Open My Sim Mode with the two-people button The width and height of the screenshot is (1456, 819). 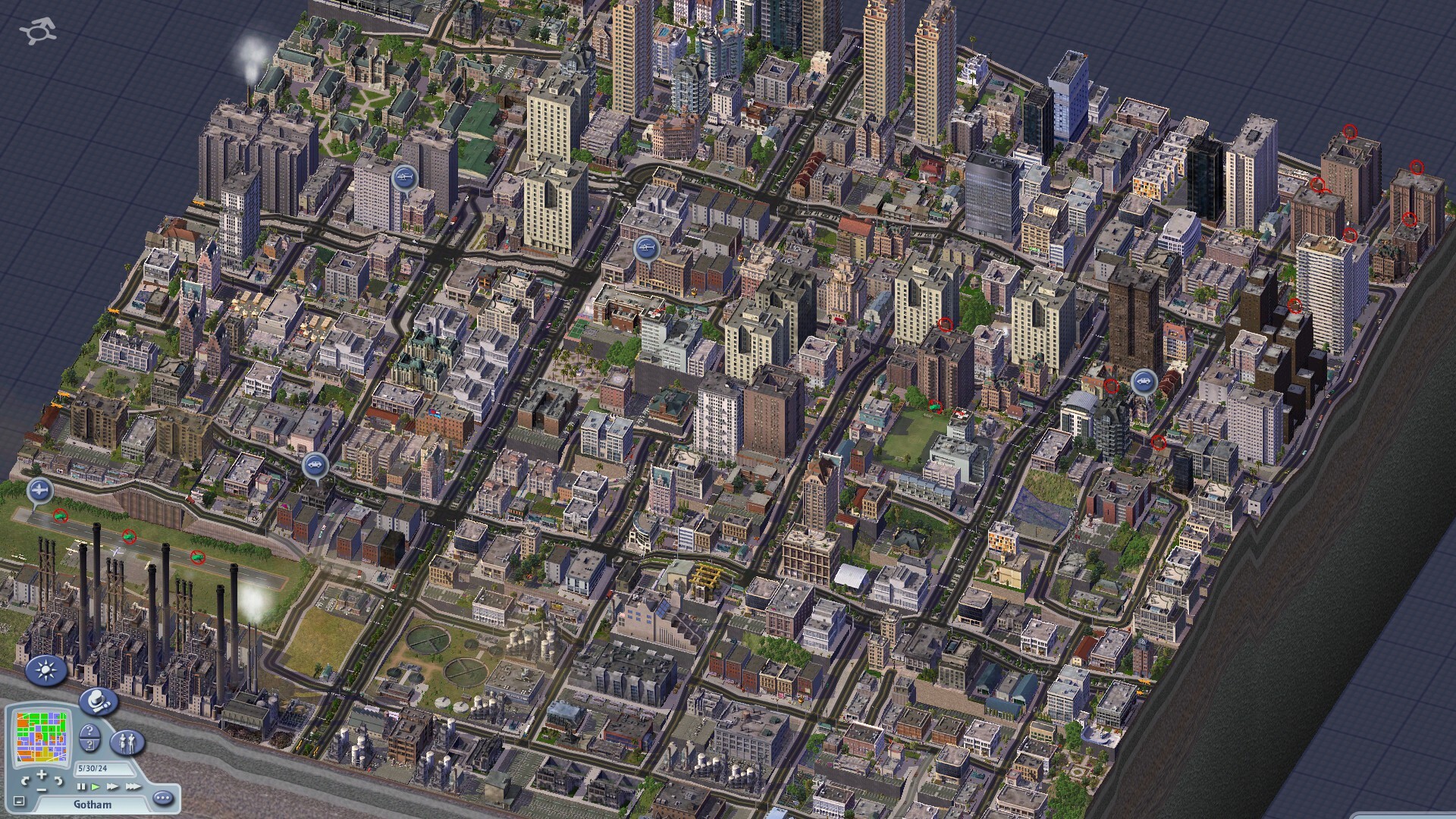click(127, 742)
